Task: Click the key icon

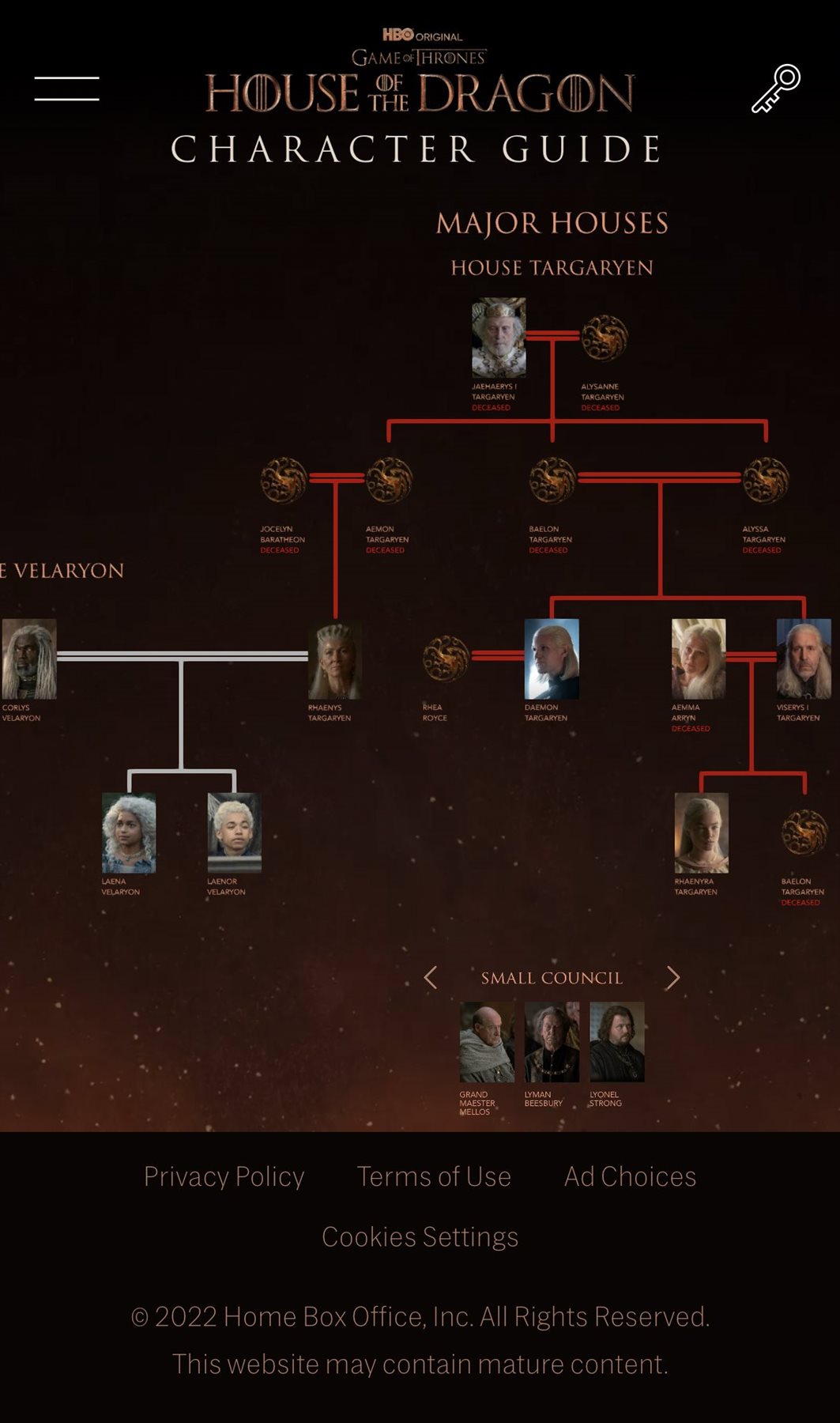Action: [x=775, y=89]
